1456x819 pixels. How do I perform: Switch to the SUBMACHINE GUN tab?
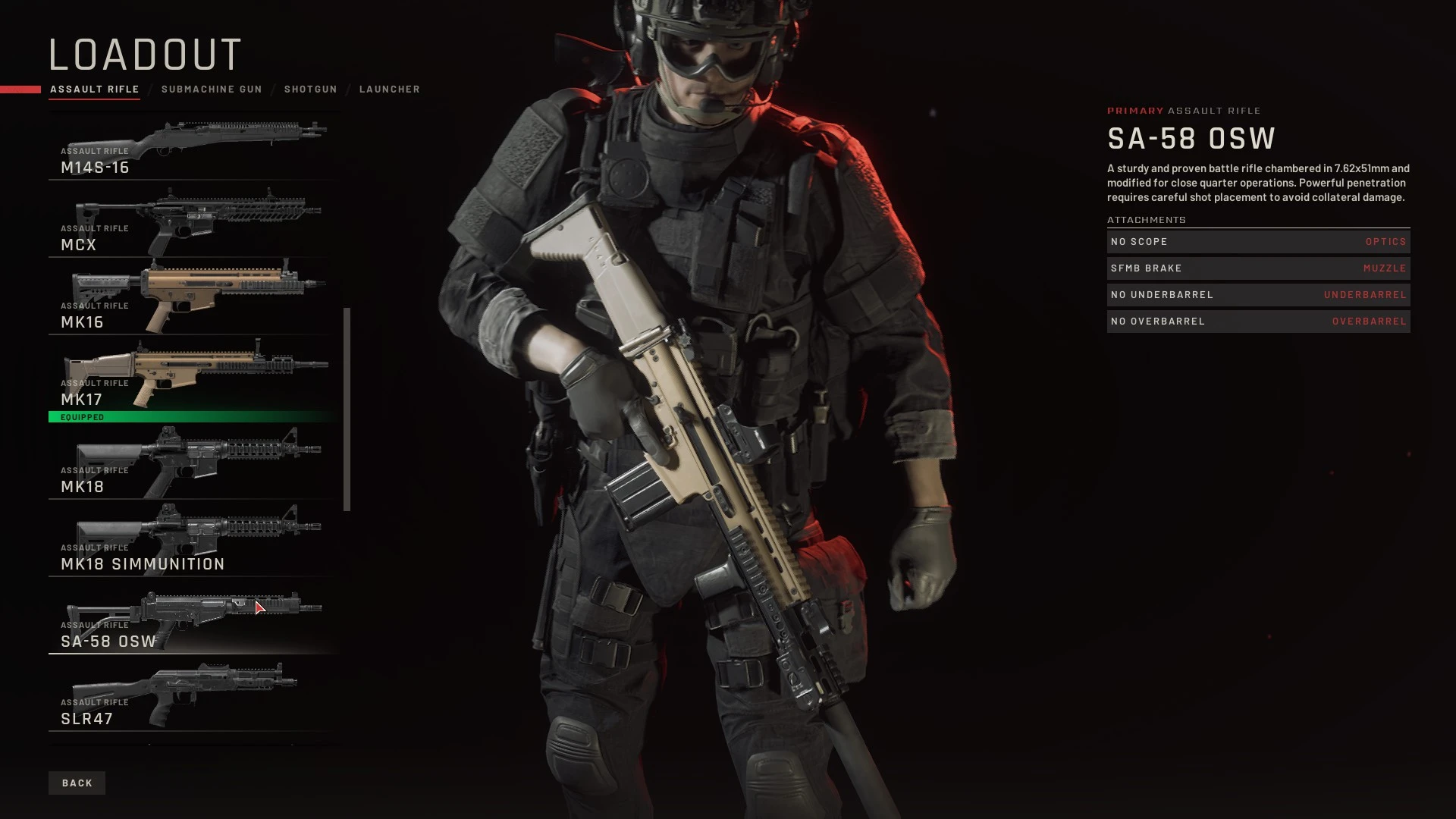tap(212, 89)
